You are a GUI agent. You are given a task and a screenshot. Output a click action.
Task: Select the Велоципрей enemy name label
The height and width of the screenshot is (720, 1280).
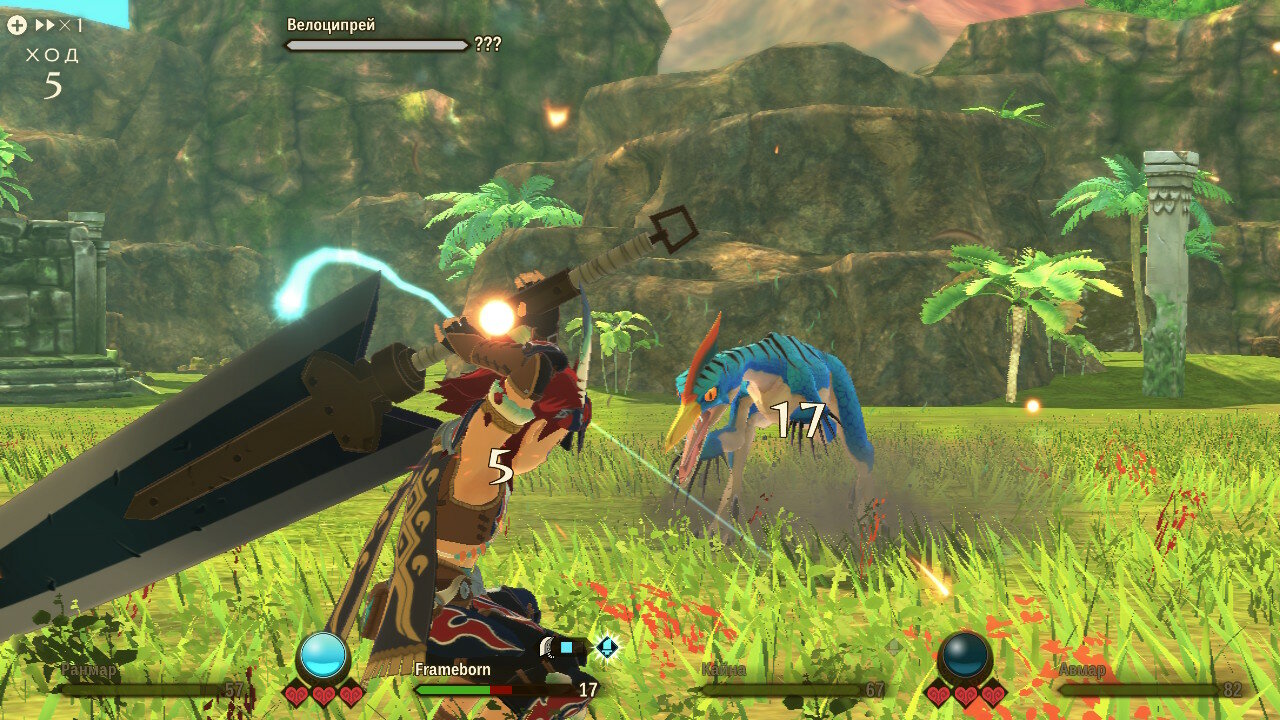331,25
